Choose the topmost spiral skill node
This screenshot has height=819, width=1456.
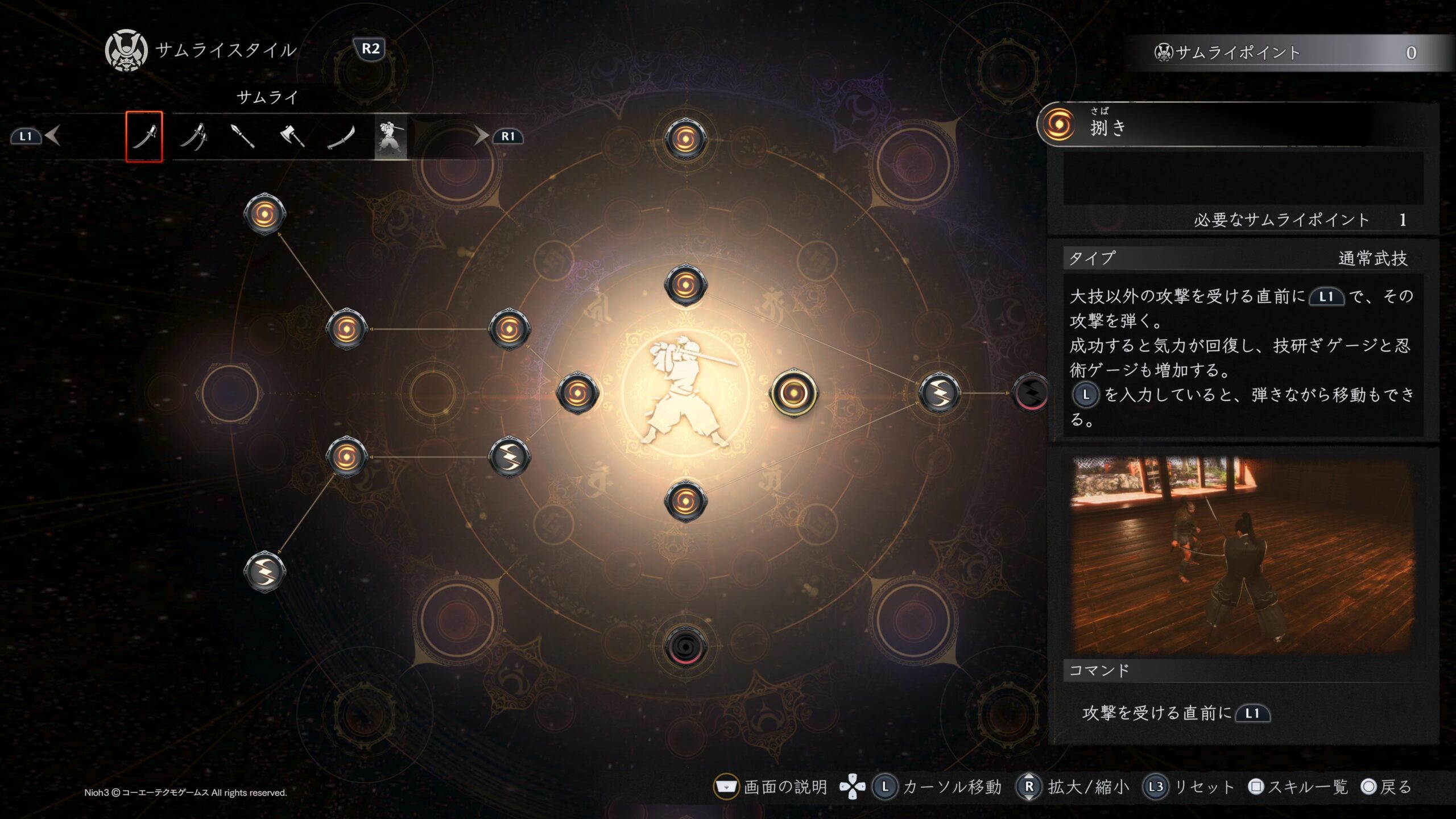tap(685, 139)
